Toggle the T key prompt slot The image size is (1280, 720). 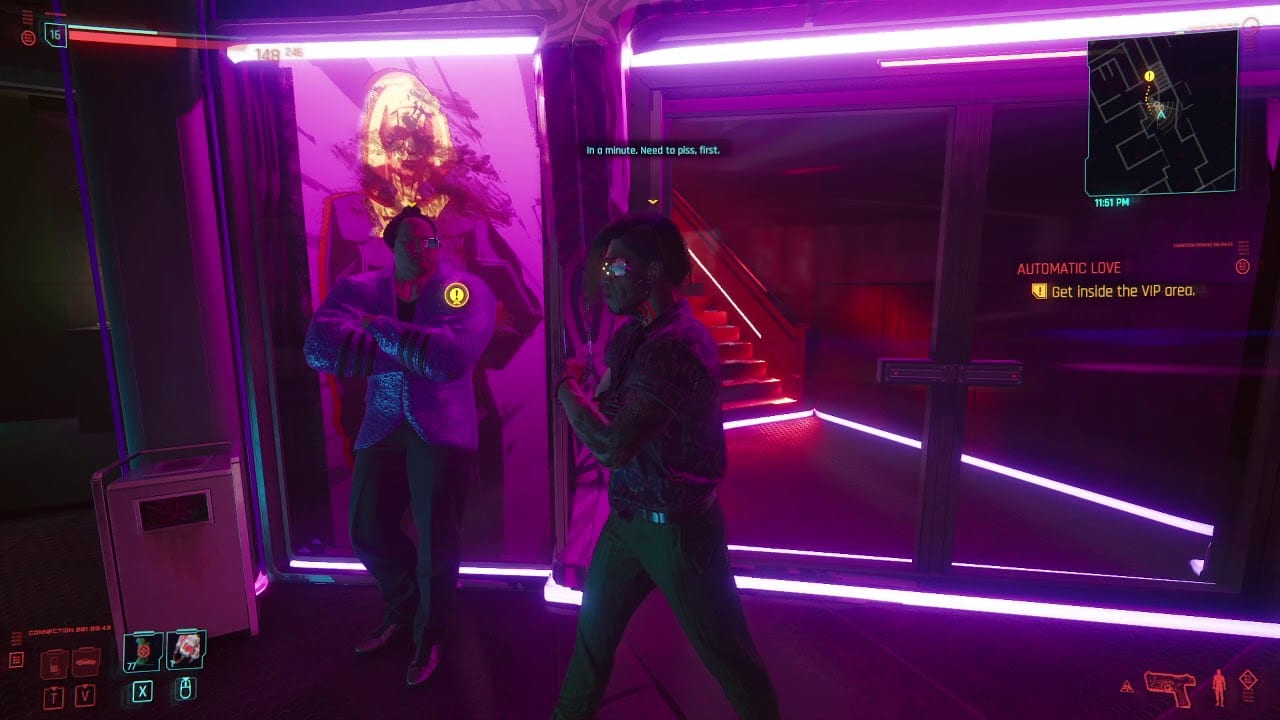(x=52, y=696)
